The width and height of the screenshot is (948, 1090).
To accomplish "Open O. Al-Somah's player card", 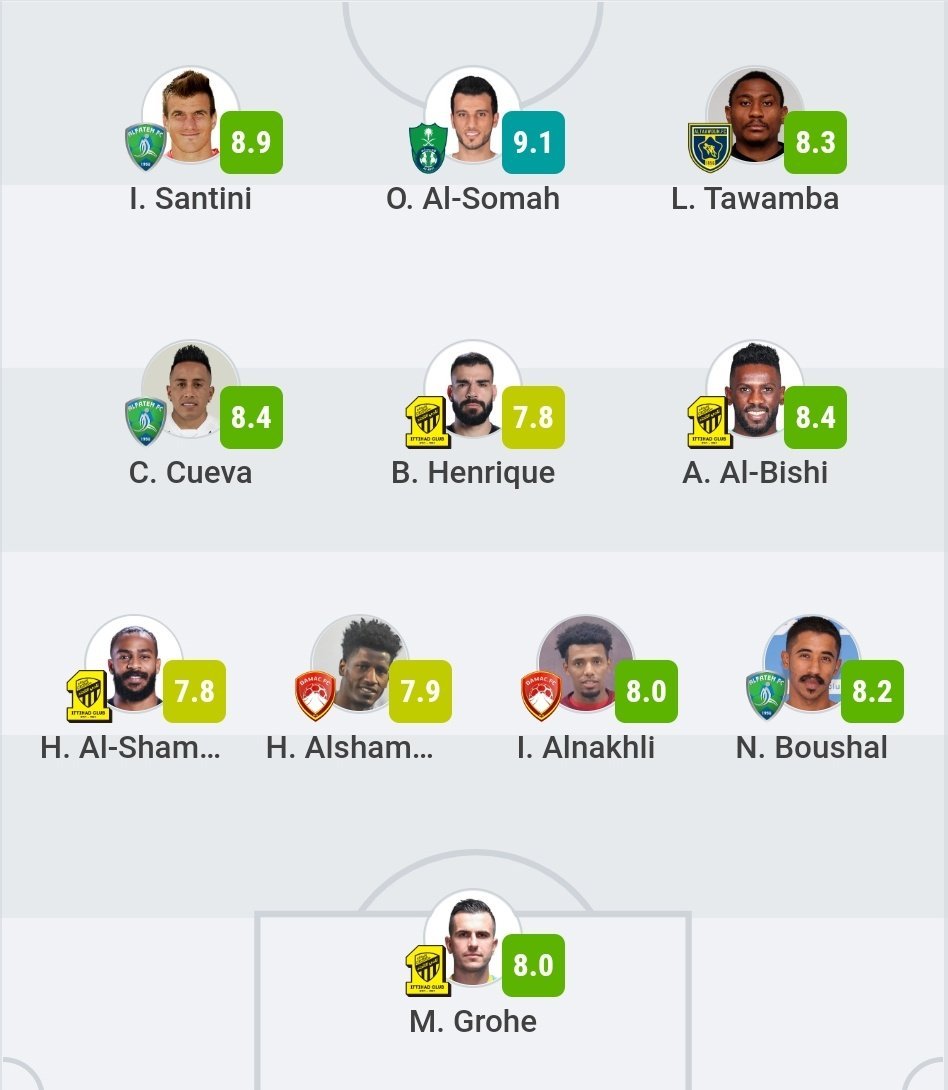I will 473,115.
